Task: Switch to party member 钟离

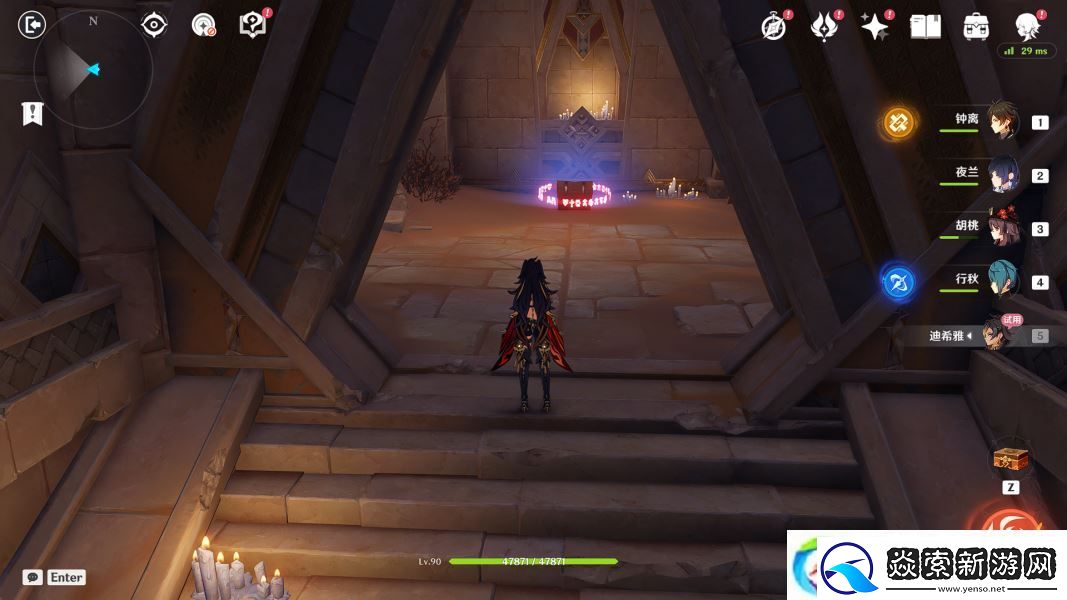Action: click(x=1002, y=121)
